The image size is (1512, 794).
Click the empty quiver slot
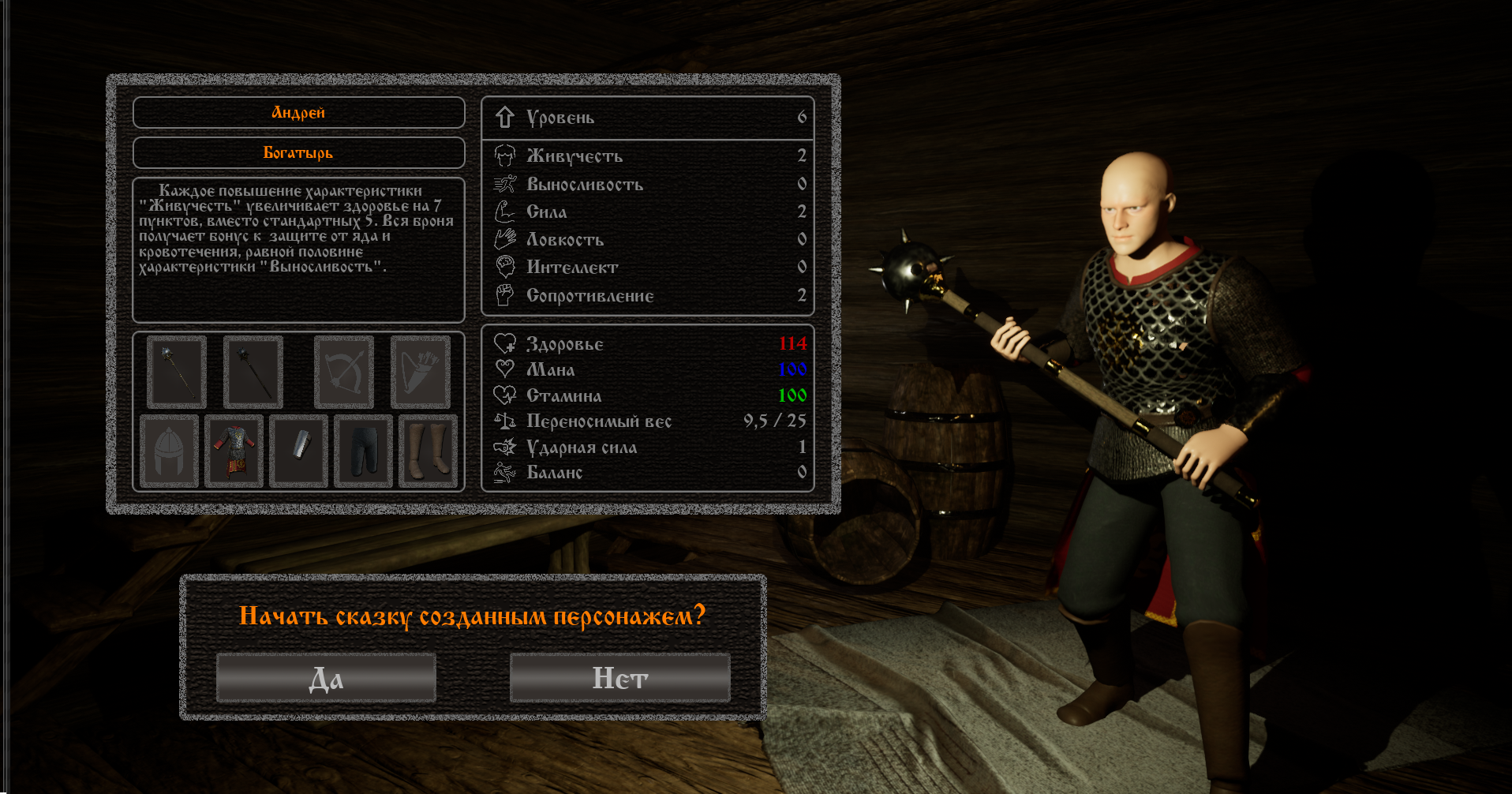[420, 372]
